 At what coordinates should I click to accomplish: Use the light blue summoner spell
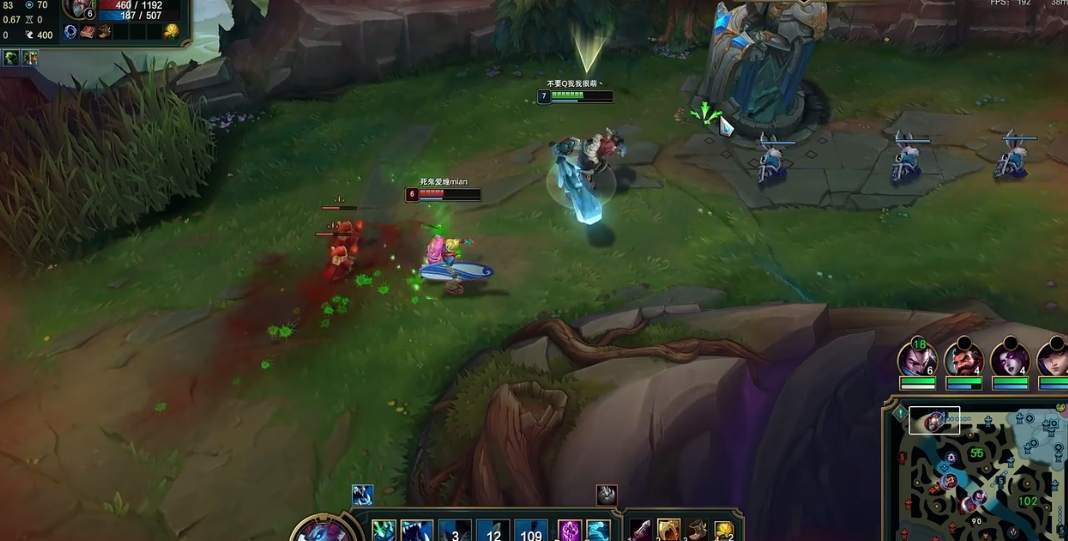tap(598, 530)
